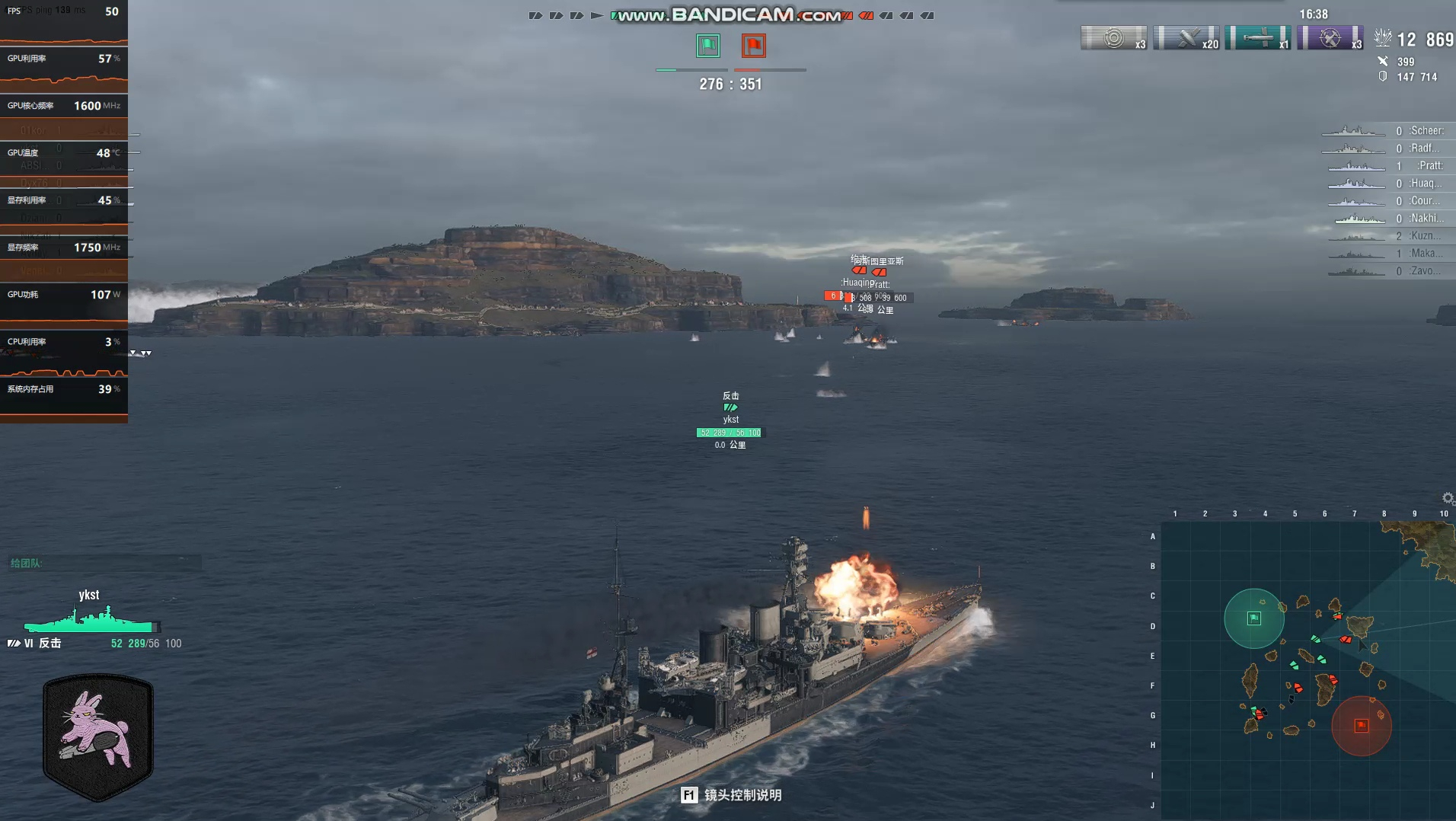This screenshot has width=1456, height=821.
Task: Select the red enemy capture point flag
Action: (x=754, y=46)
